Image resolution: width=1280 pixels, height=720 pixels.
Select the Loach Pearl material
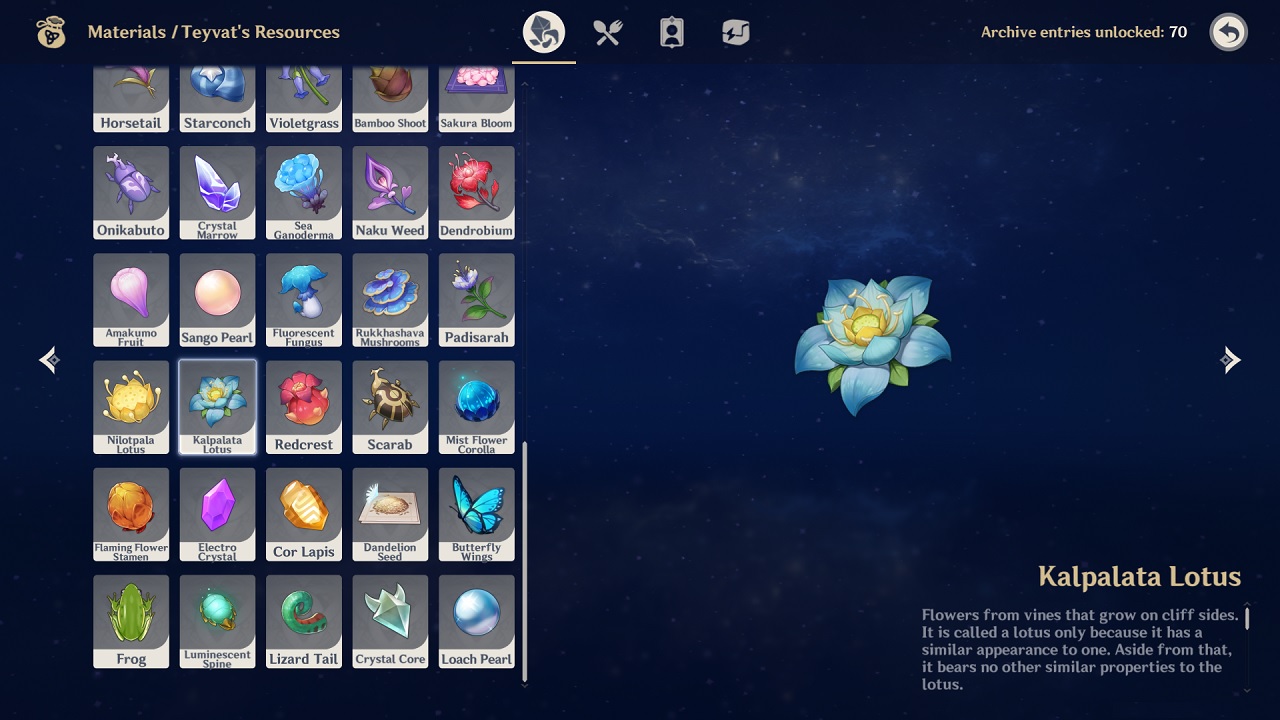click(477, 621)
